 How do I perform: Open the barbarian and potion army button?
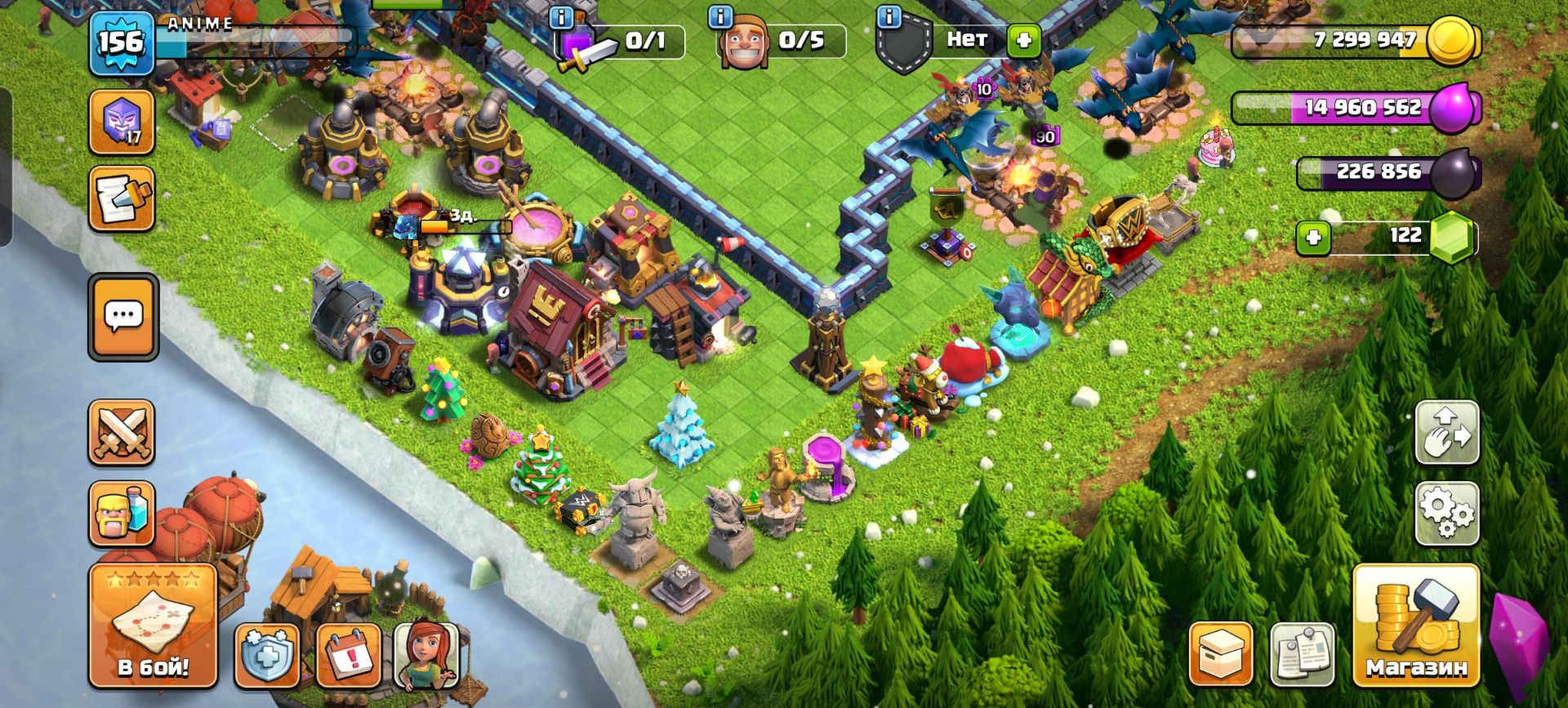pos(121,513)
